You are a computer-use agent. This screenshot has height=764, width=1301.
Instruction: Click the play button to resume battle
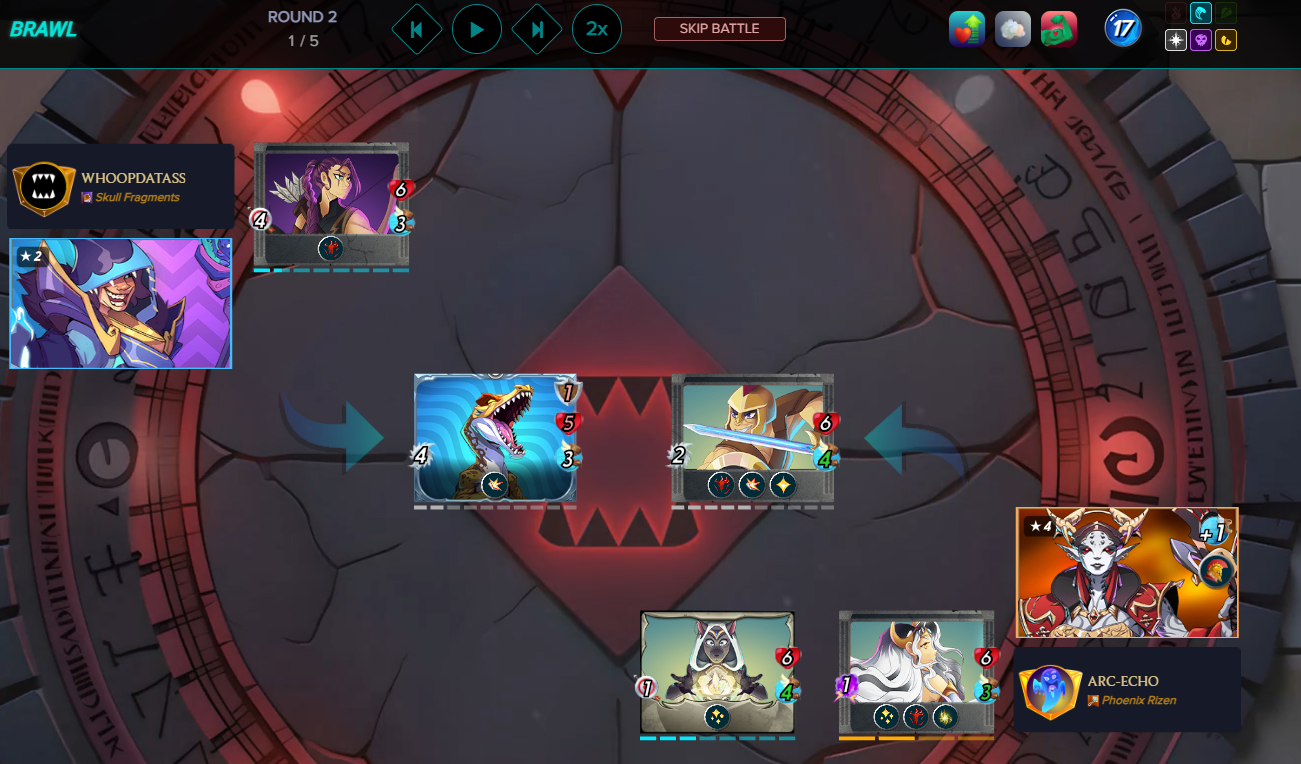point(477,29)
